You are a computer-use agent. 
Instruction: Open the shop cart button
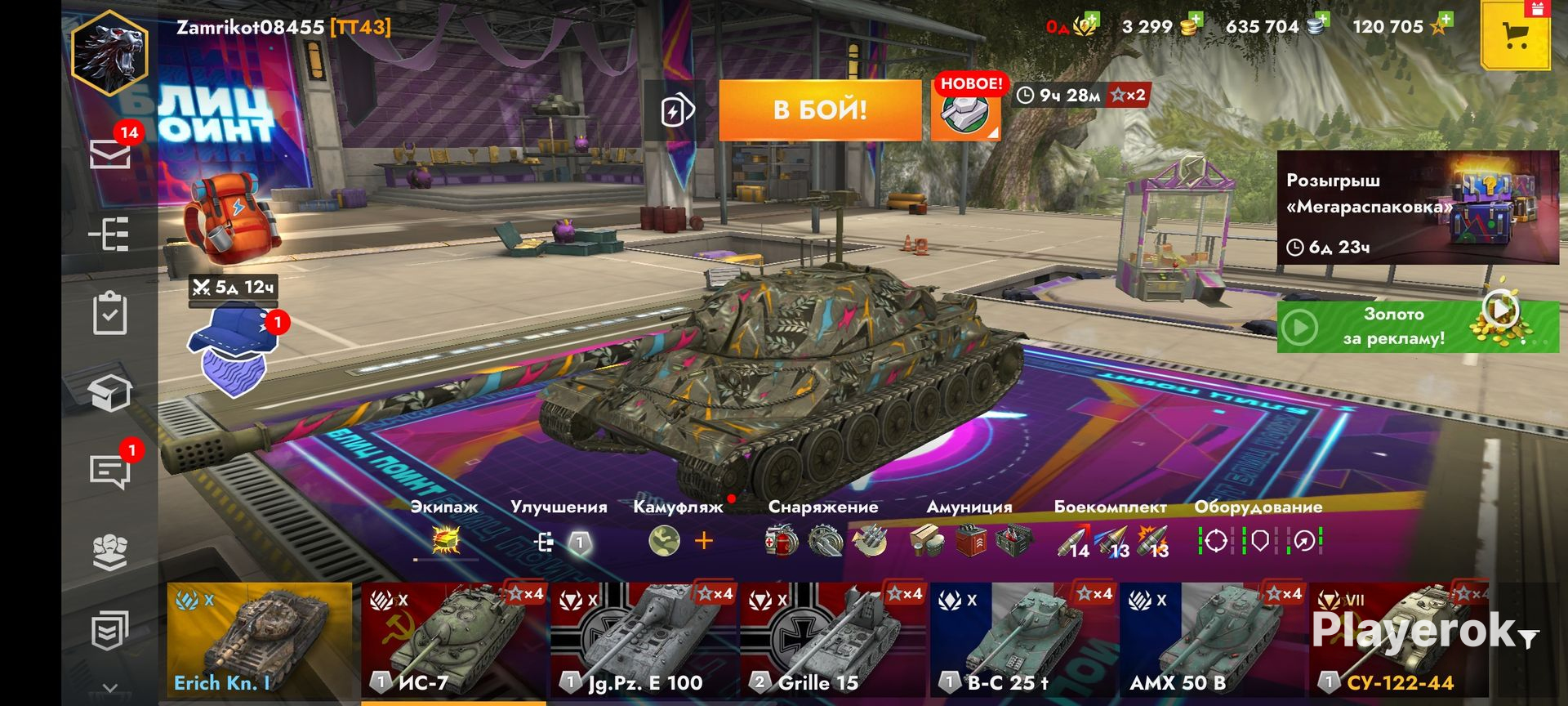(1516, 35)
